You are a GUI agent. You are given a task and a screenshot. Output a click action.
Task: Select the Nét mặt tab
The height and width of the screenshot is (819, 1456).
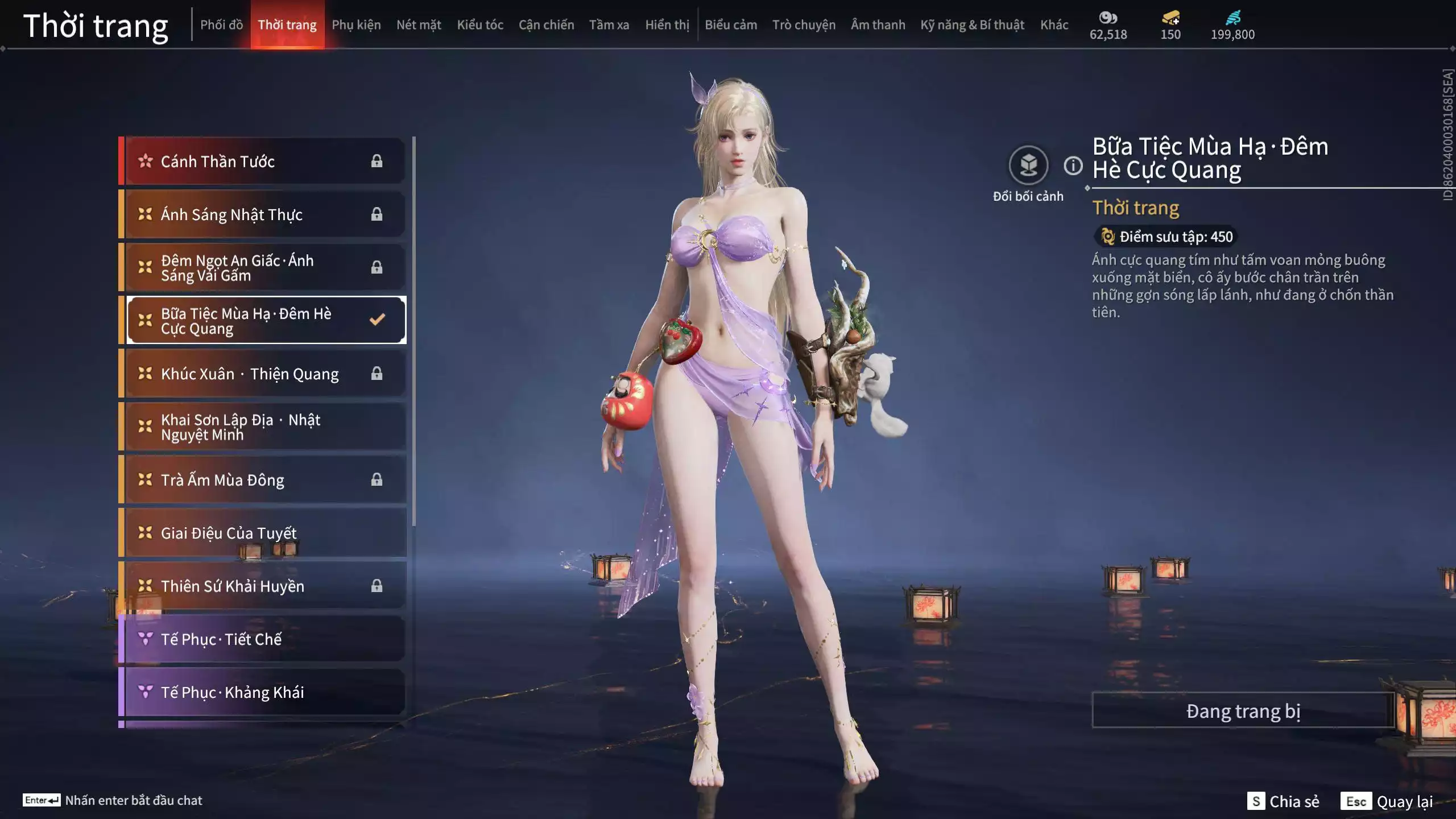click(x=419, y=25)
